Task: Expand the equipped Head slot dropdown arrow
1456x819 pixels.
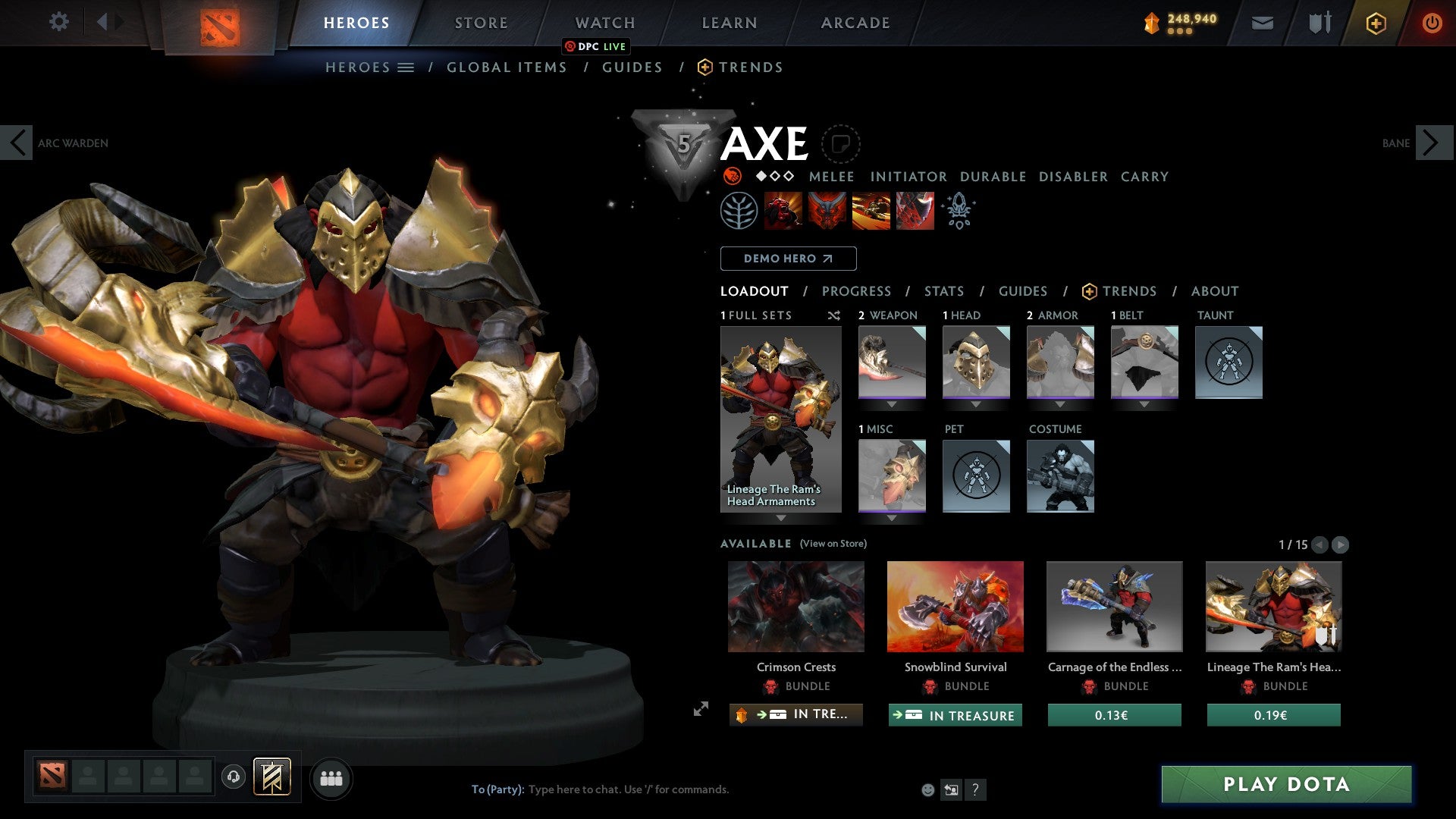Action: [x=976, y=403]
